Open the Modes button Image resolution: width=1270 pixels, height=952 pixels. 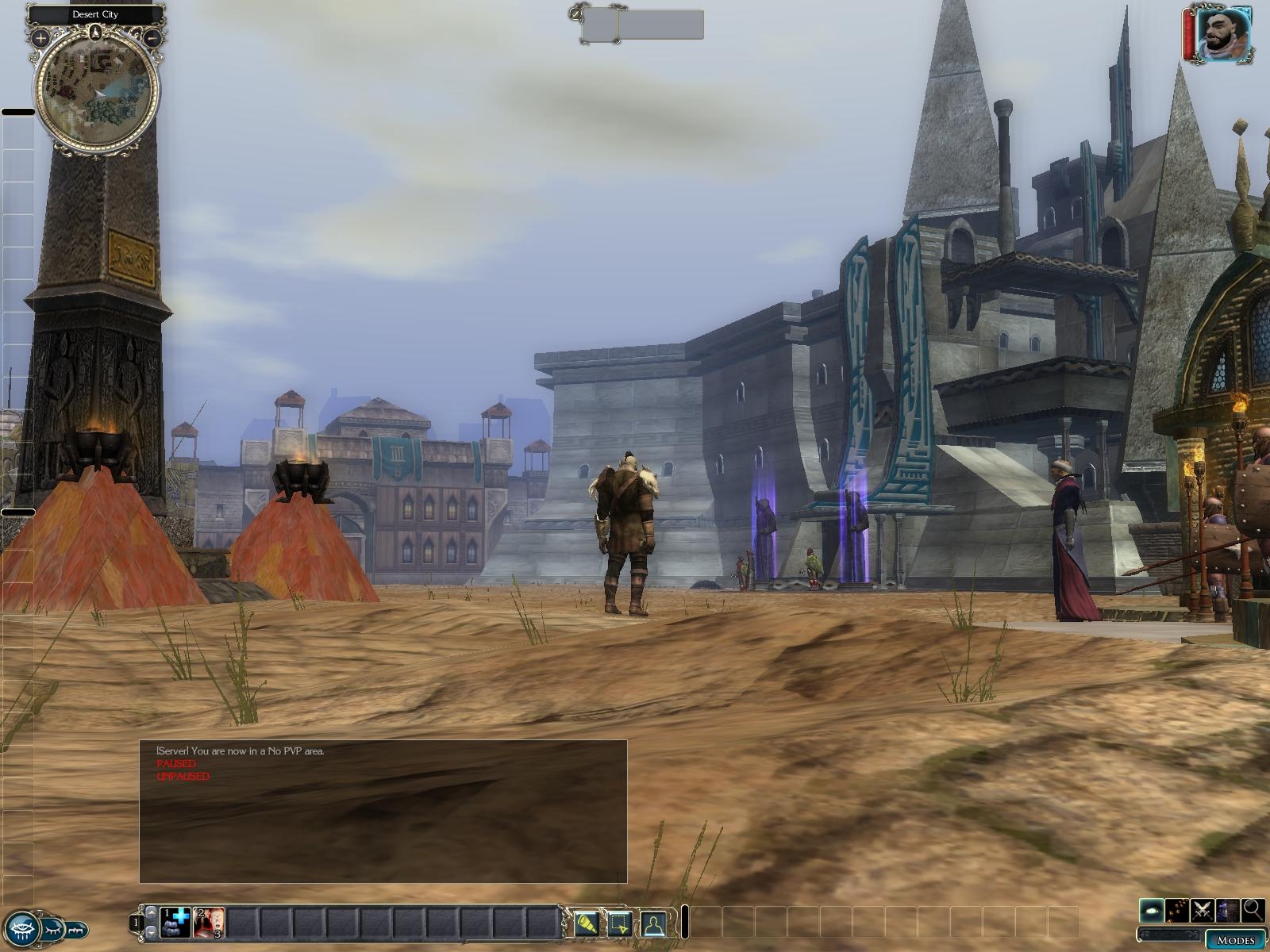1235,940
